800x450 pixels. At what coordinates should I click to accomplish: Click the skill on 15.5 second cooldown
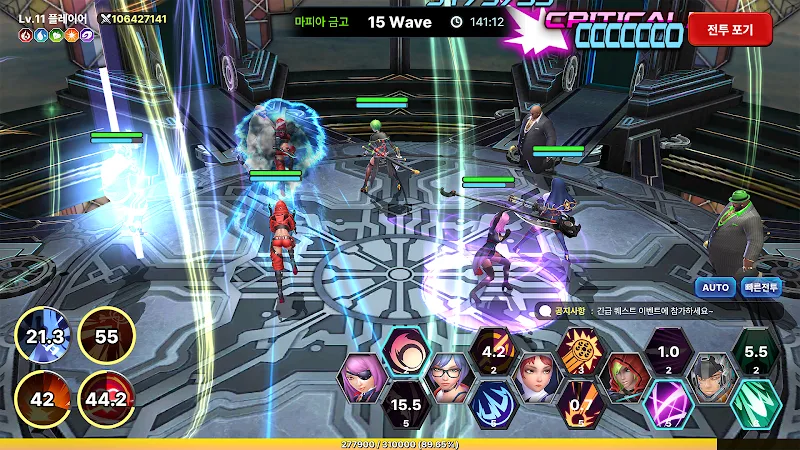[405, 404]
